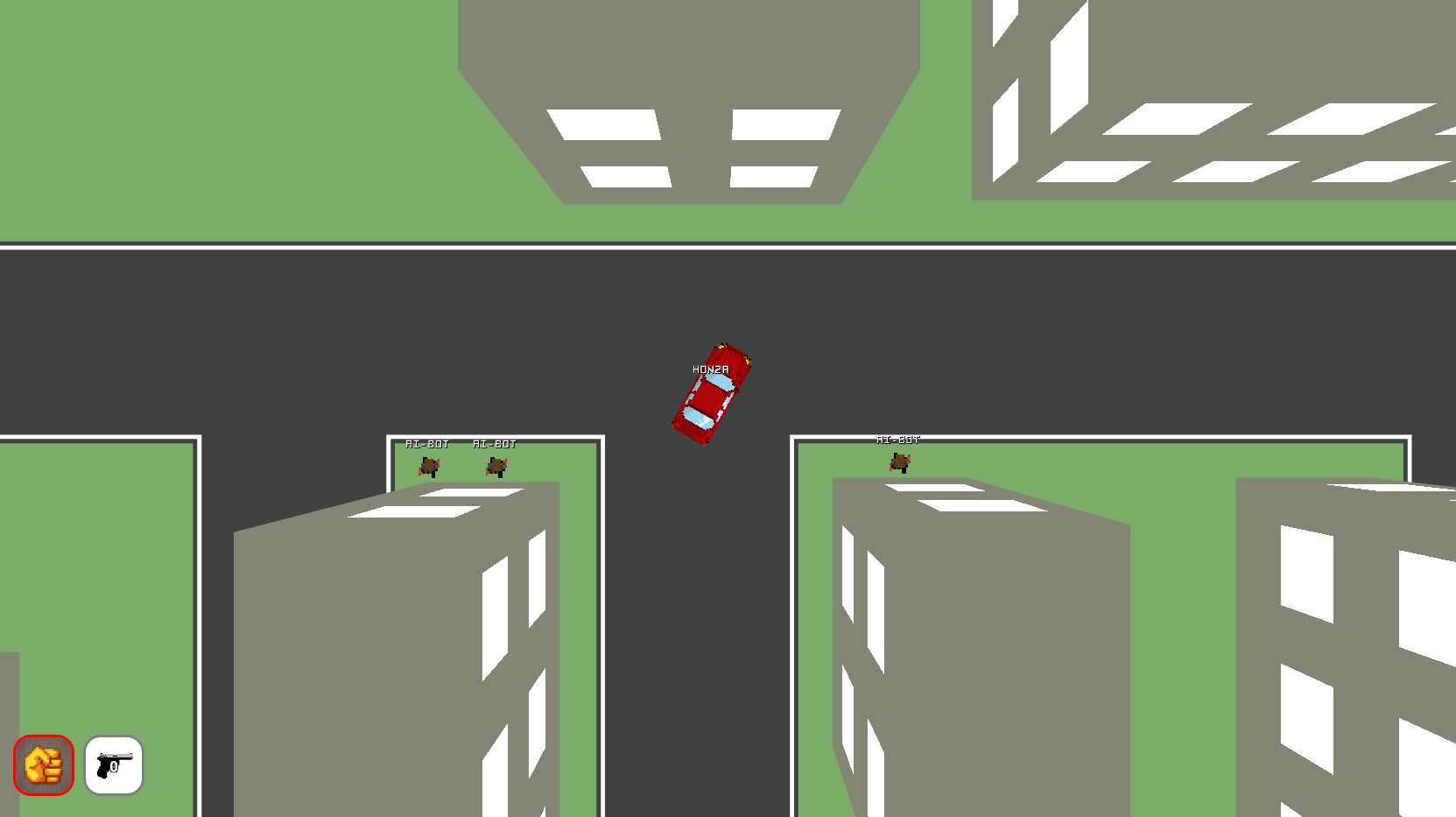
Task: Click the middle AI-BOT character on the sidewalk
Action: (x=496, y=464)
